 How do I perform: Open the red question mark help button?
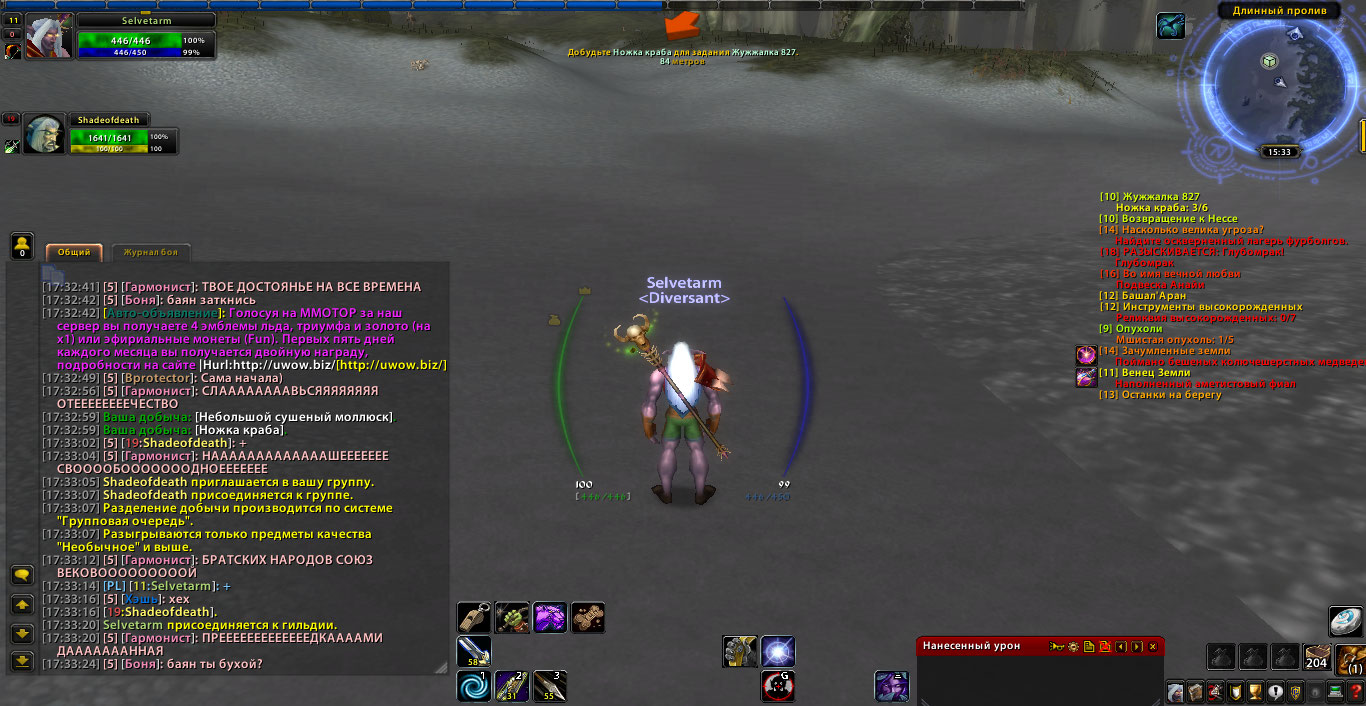[1356, 692]
